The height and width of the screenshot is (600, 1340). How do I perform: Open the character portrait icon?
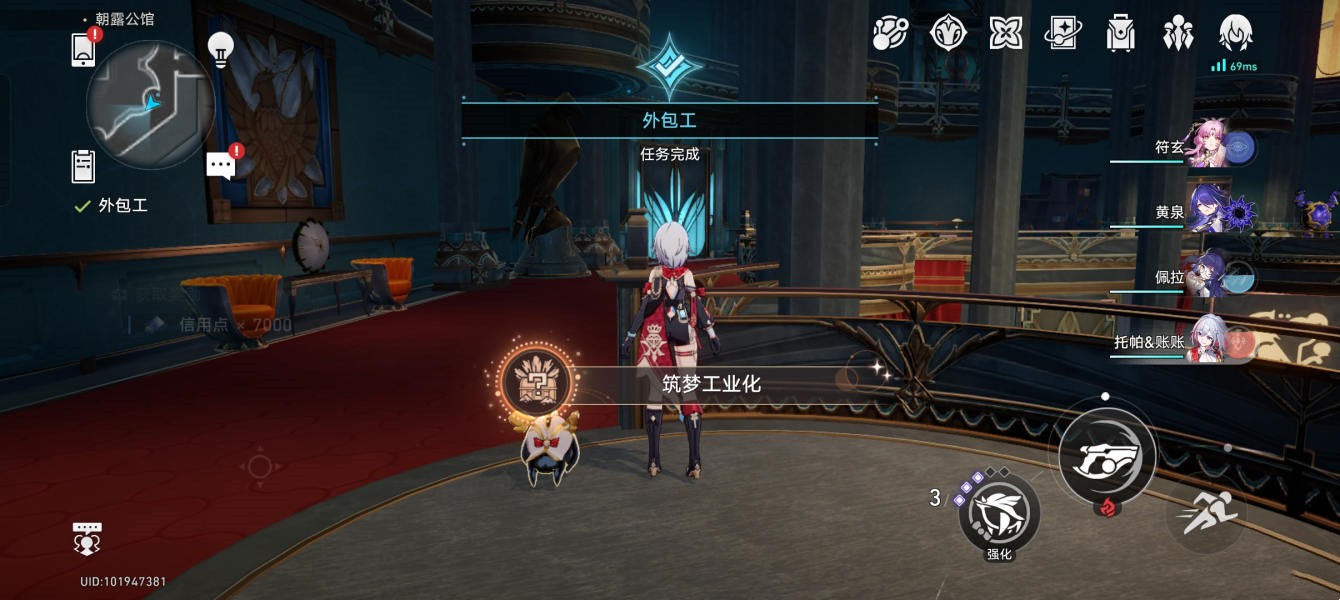(x=1236, y=34)
